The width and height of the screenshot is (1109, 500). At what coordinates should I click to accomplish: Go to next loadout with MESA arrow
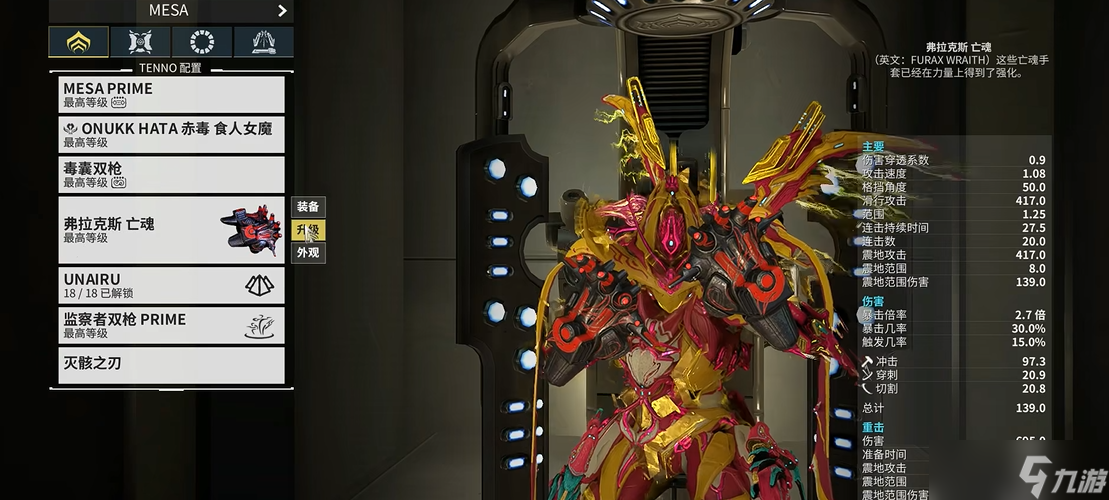[282, 11]
